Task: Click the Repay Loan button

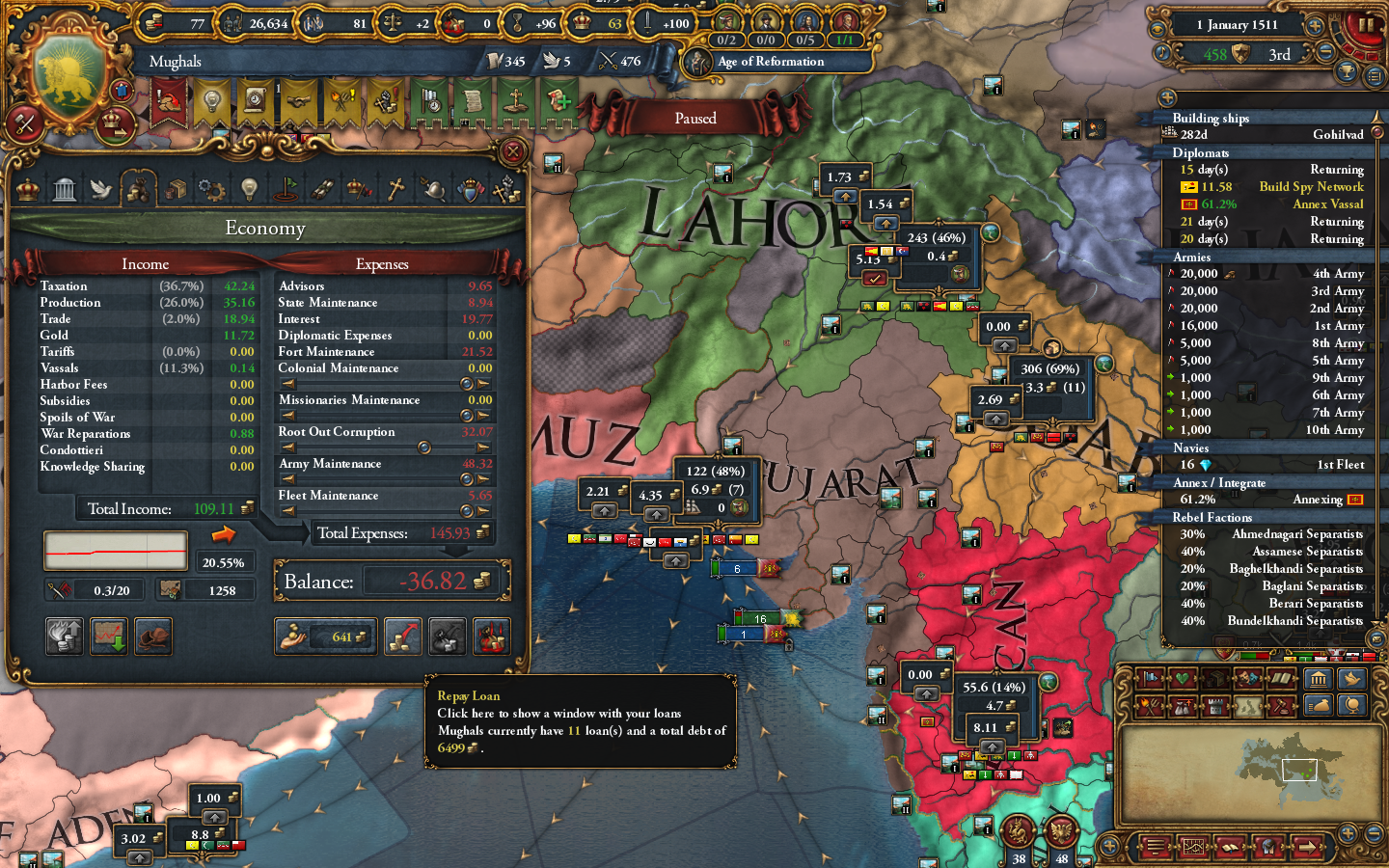Action: point(403,637)
